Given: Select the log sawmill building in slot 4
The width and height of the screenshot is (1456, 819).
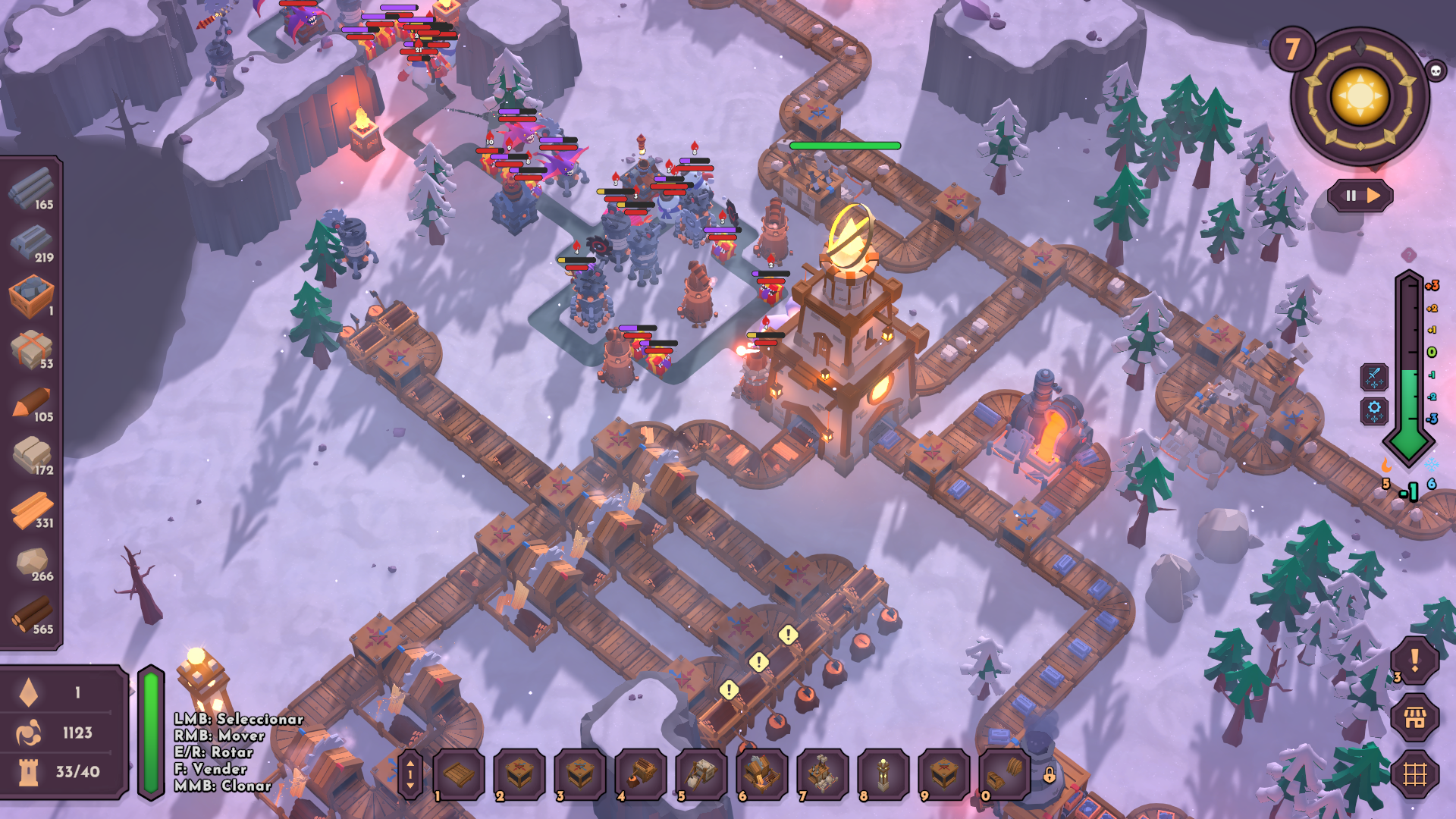Looking at the screenshot, I should [641, 774].
